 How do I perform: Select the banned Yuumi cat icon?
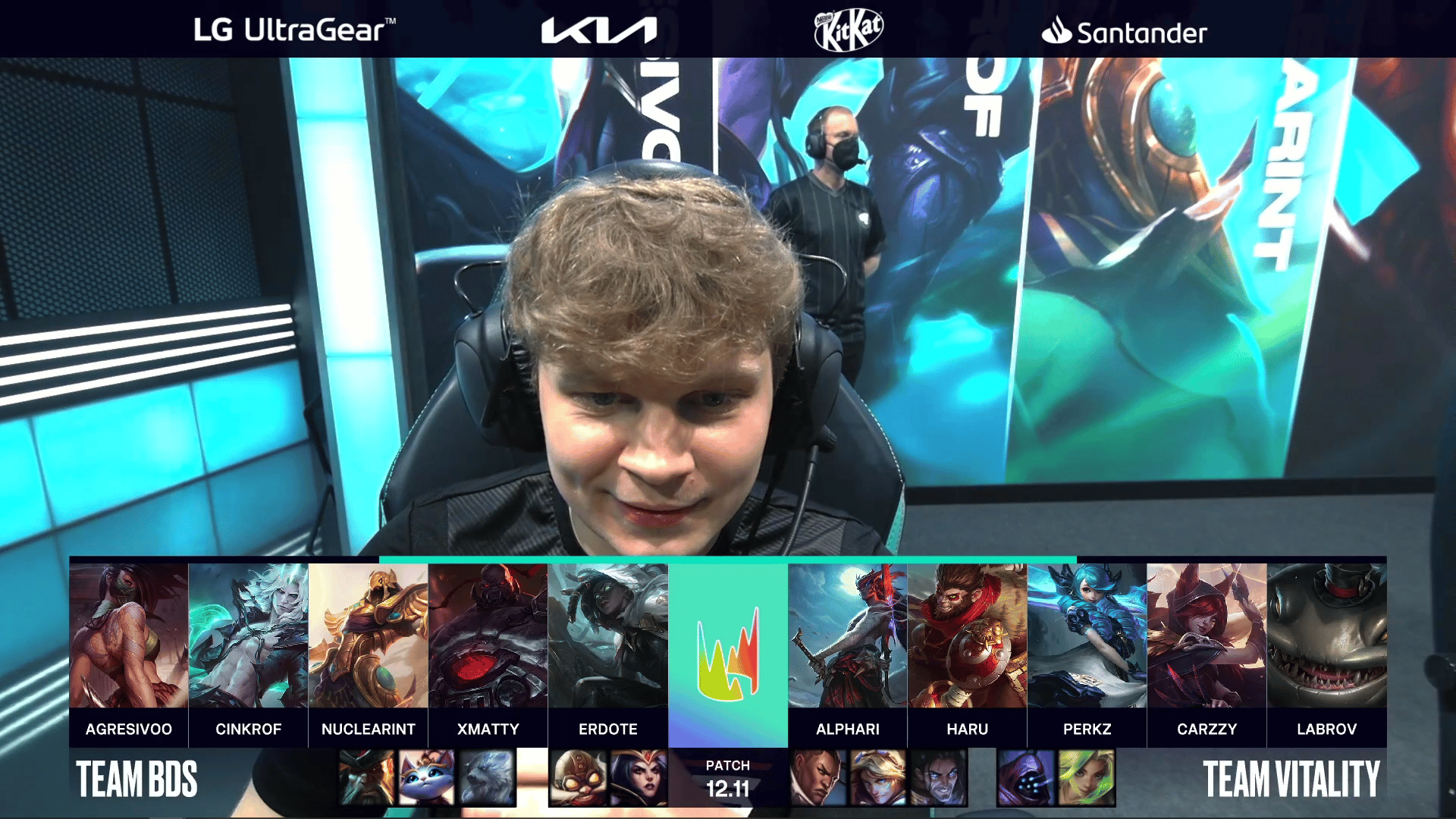(427, 777)
